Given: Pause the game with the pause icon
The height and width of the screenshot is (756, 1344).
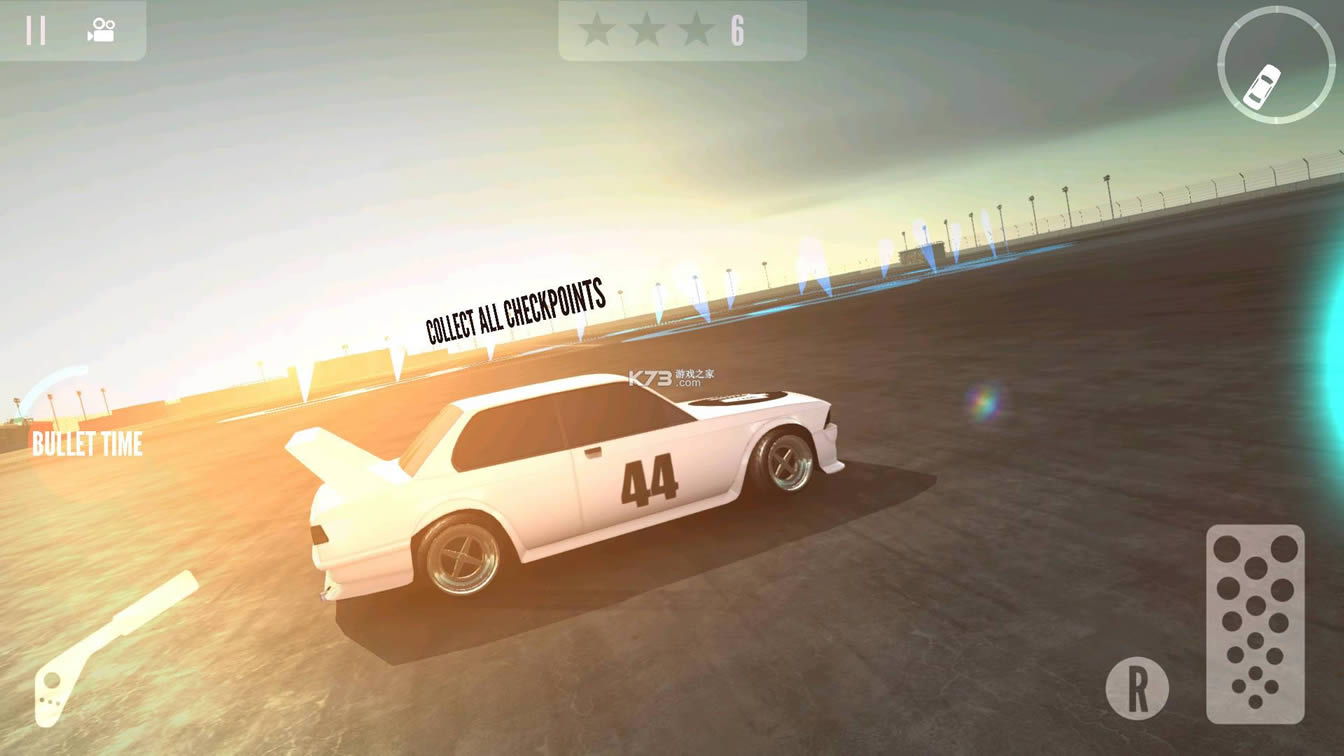Looking at the screenshot, I should pos(36,30).
